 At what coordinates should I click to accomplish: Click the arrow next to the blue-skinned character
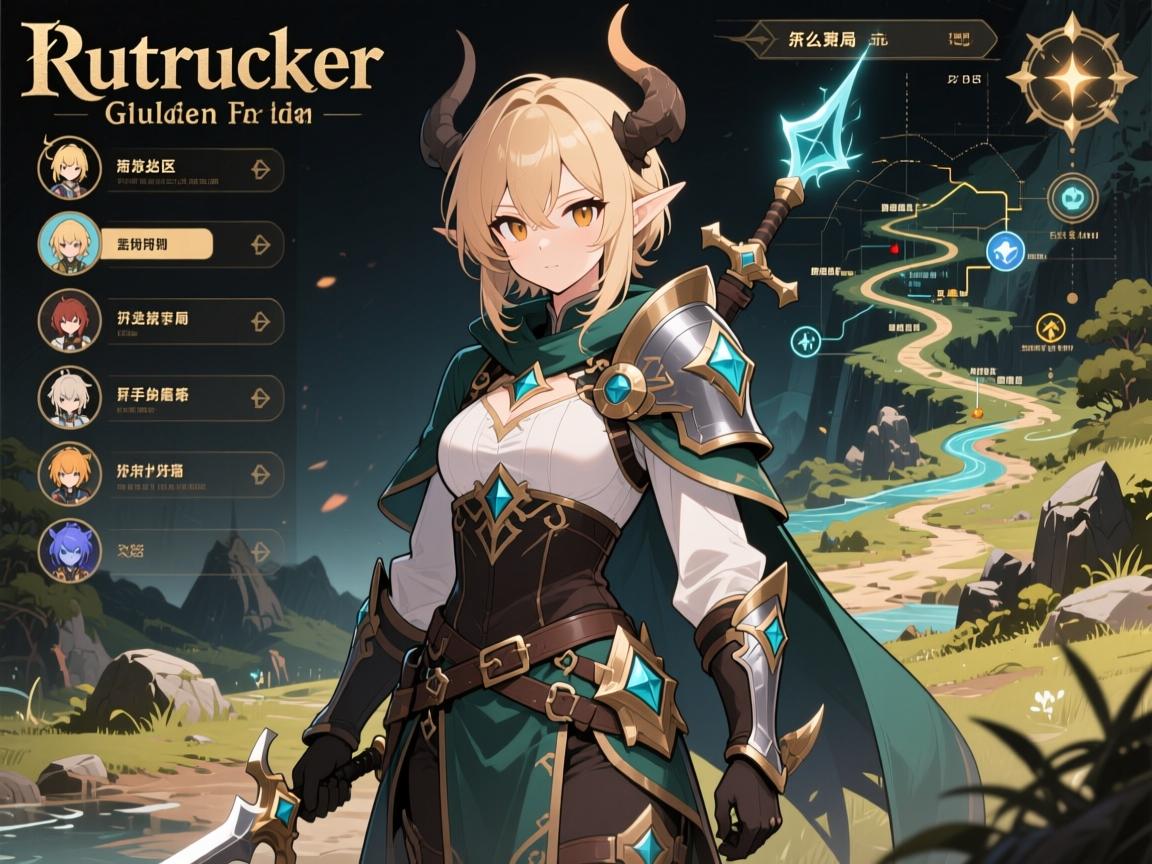(x=259, y=550)
